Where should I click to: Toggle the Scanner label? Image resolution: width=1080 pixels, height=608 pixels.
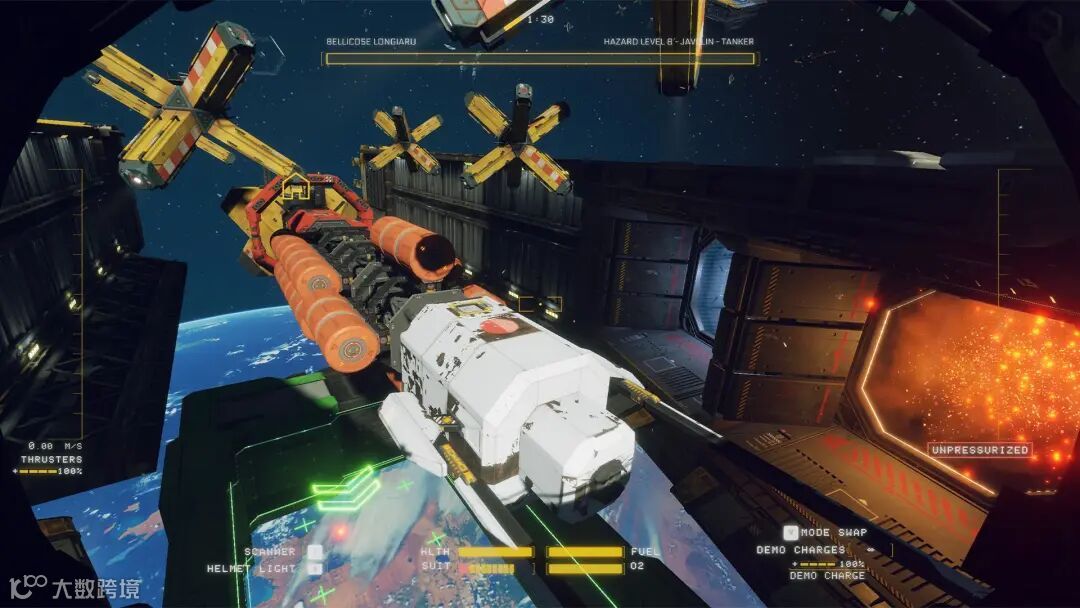pos(270,551)
